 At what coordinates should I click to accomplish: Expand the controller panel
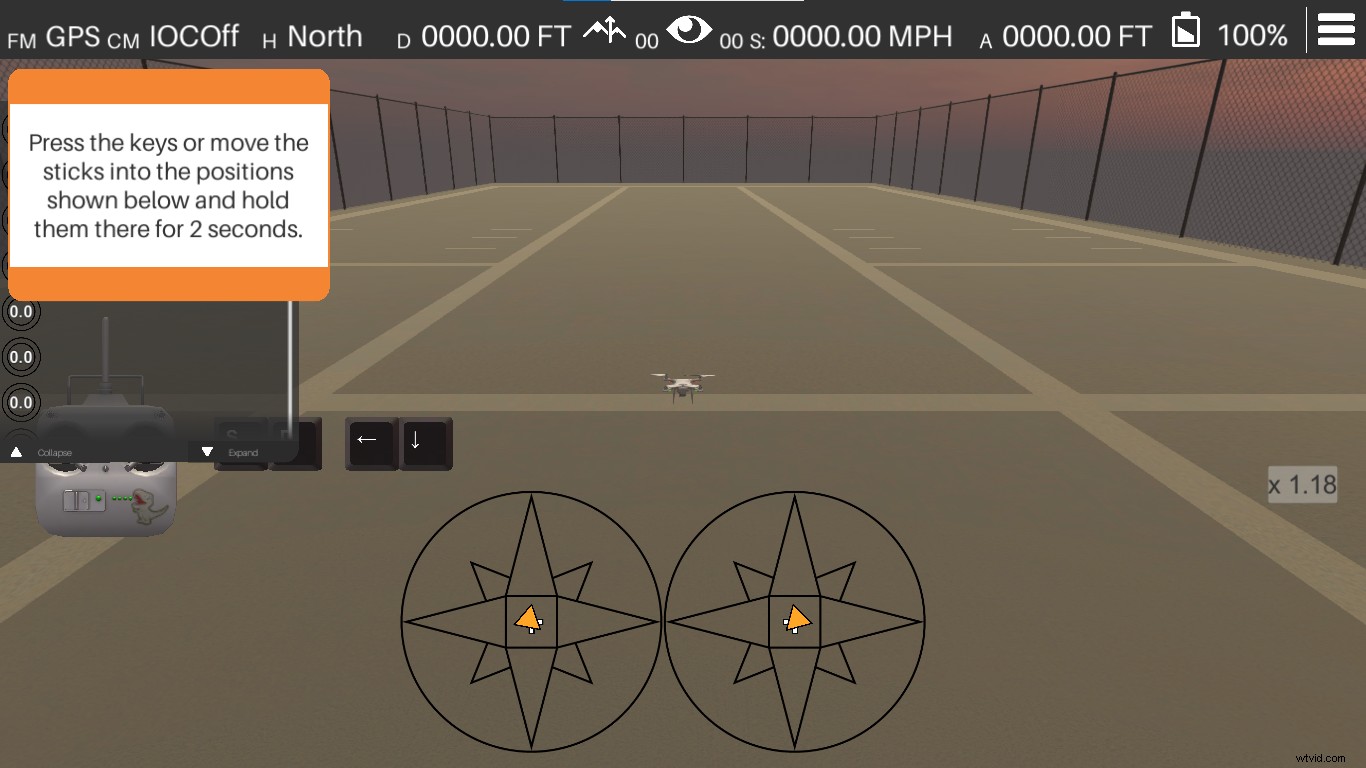[x=233, y=452]
